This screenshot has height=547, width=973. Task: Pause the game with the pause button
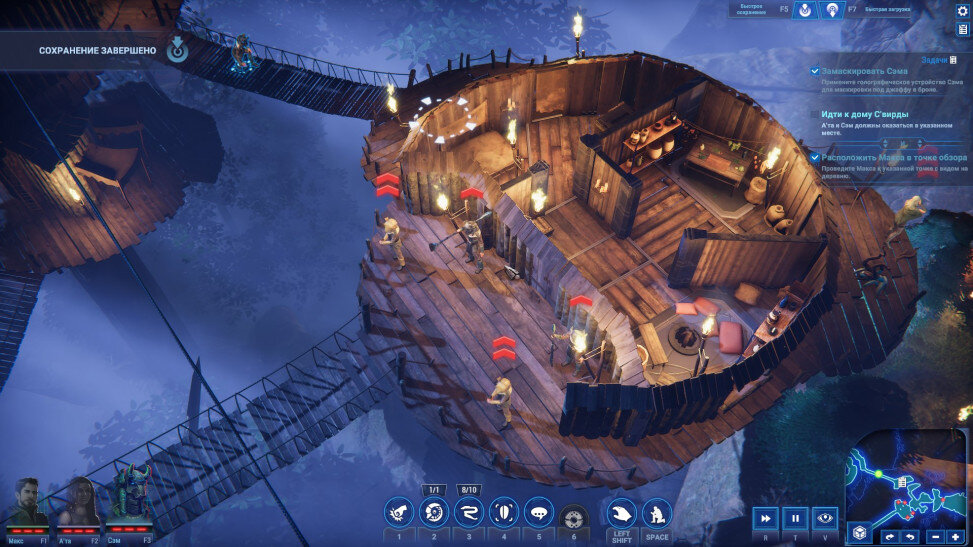coord(795,518)
